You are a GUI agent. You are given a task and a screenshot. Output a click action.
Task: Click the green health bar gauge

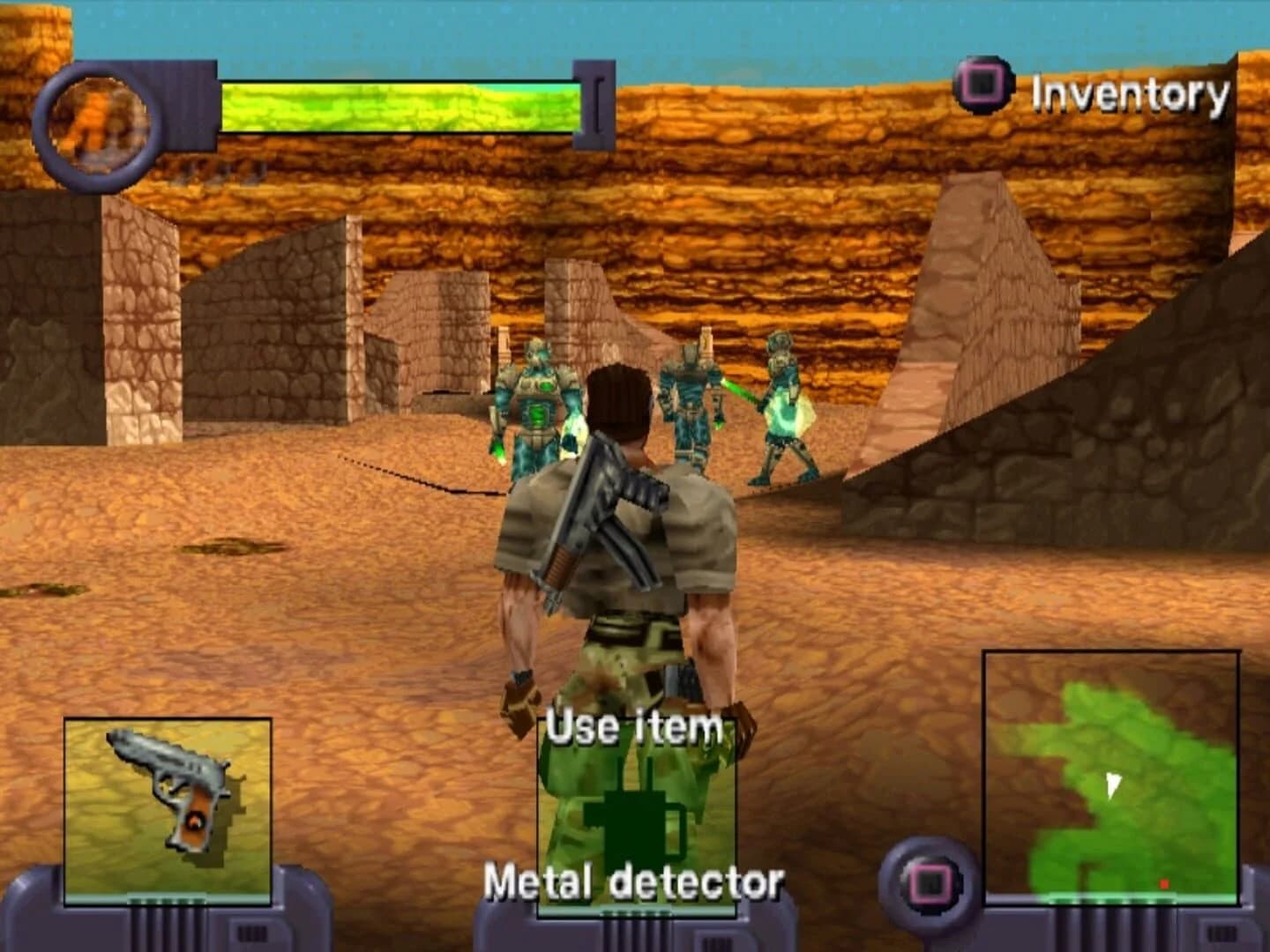click(x=401, y=106)
